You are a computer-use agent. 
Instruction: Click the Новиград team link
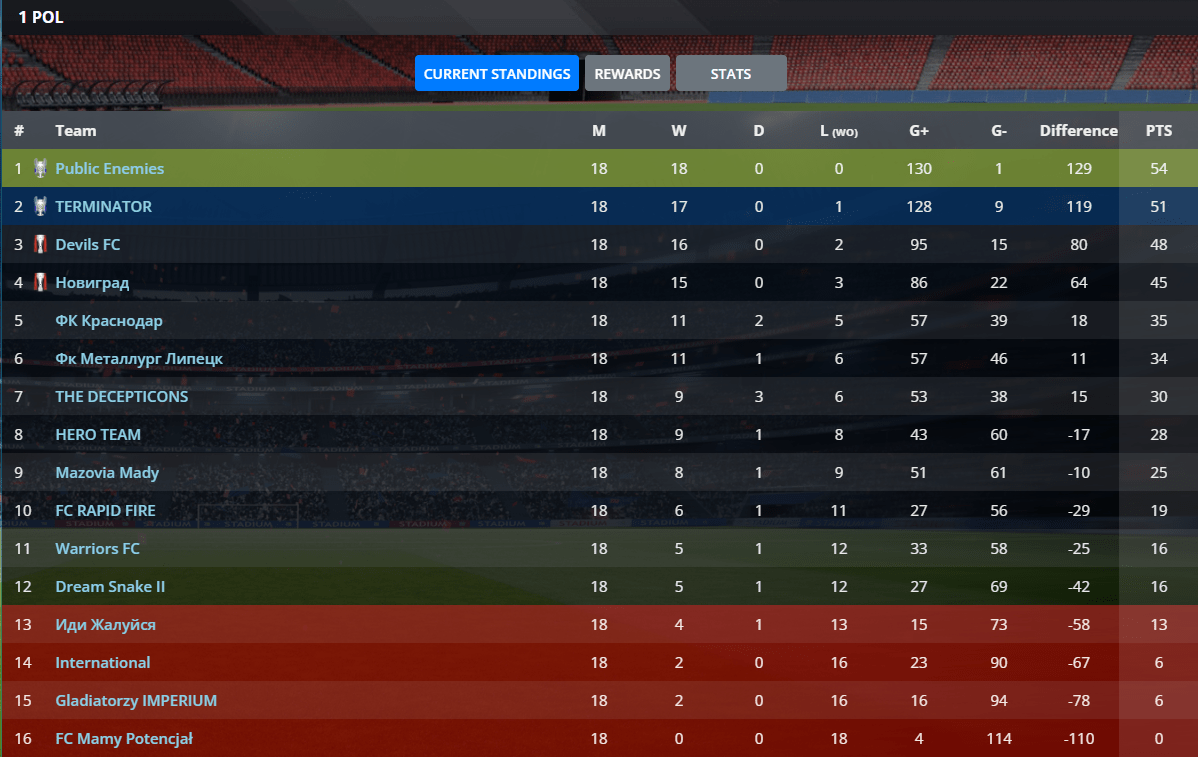(92, 283)
